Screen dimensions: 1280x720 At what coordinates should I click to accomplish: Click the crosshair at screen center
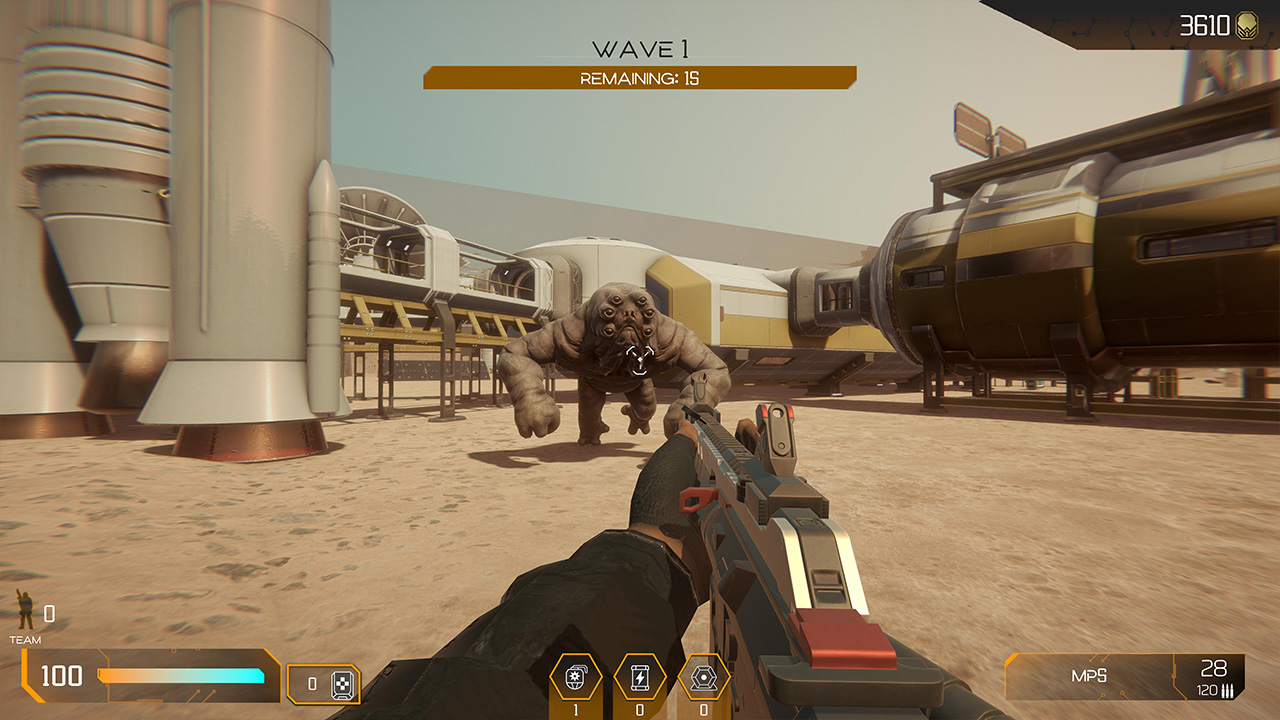(x=640, y=360)
